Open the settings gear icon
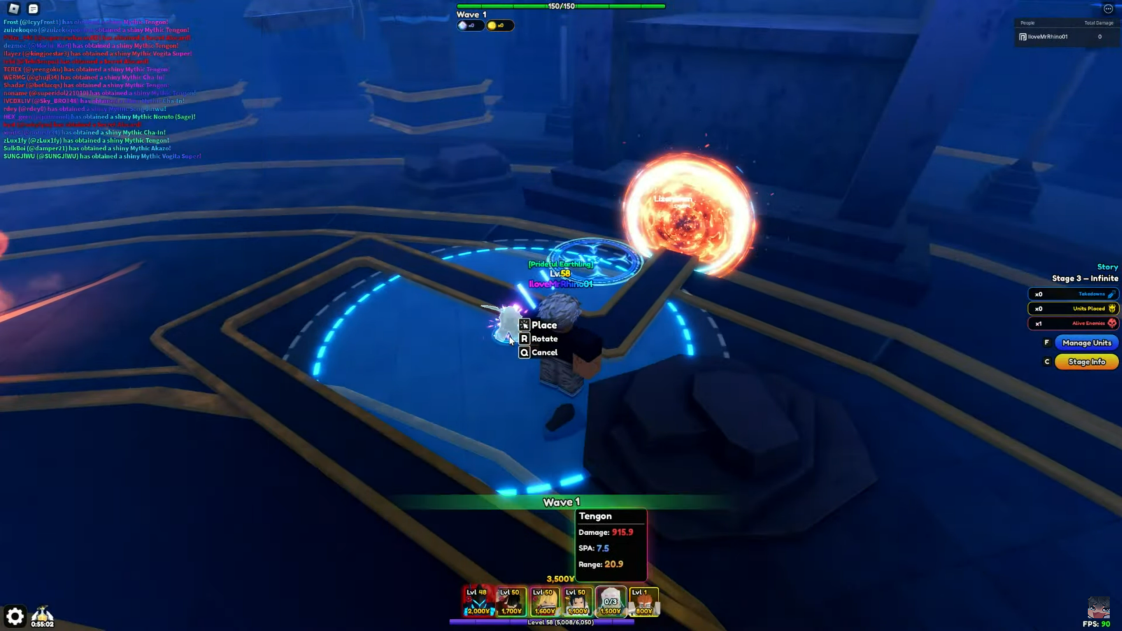Image resolution: width=1122 pixels, height=631 pixels. [14, 617]
